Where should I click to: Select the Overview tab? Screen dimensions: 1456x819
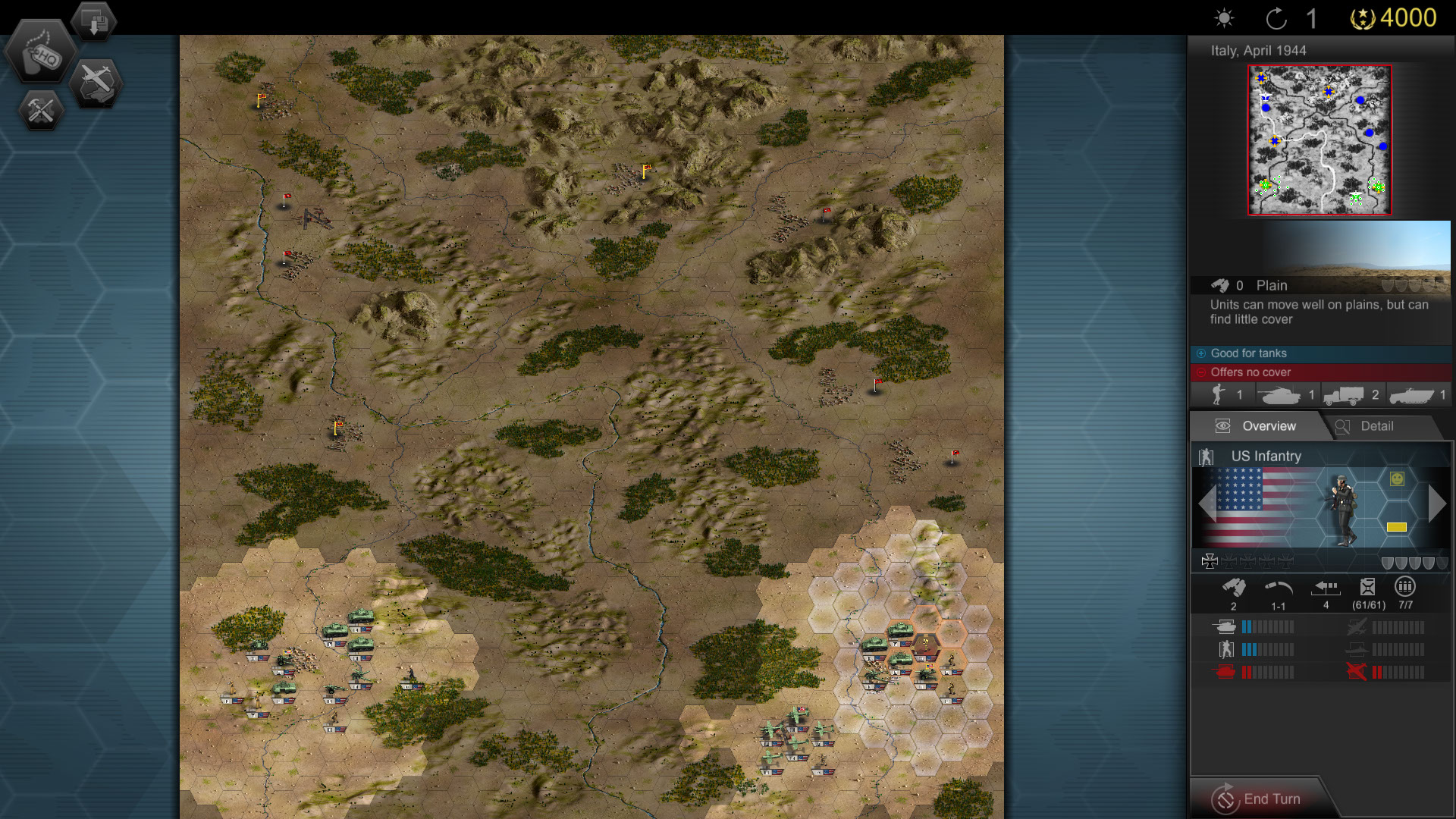tap(1269, 426)
